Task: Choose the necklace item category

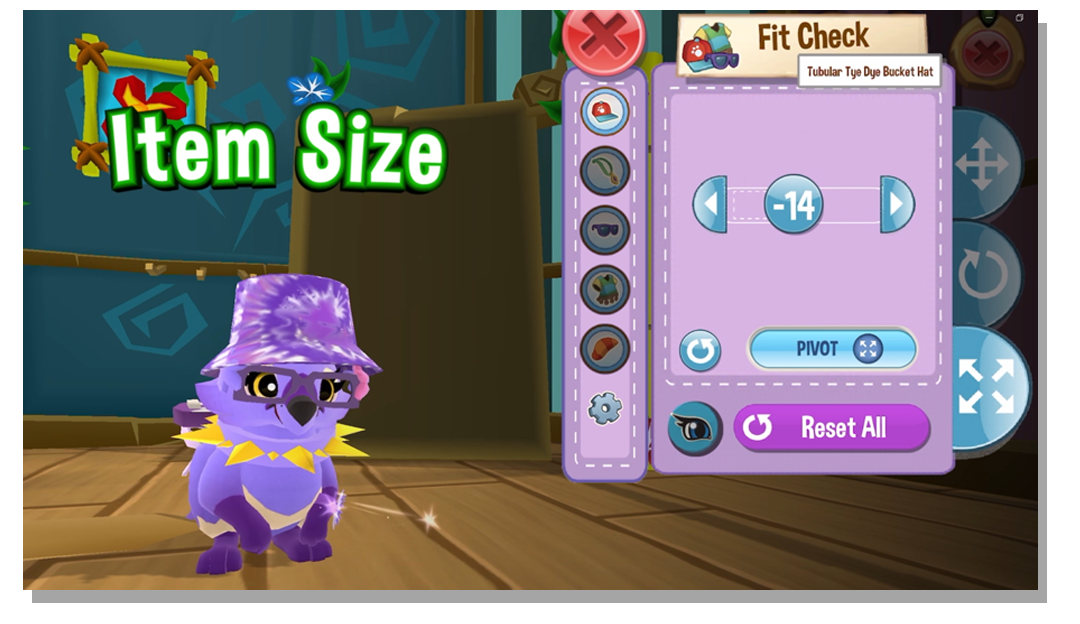Action: coord(605,171)
